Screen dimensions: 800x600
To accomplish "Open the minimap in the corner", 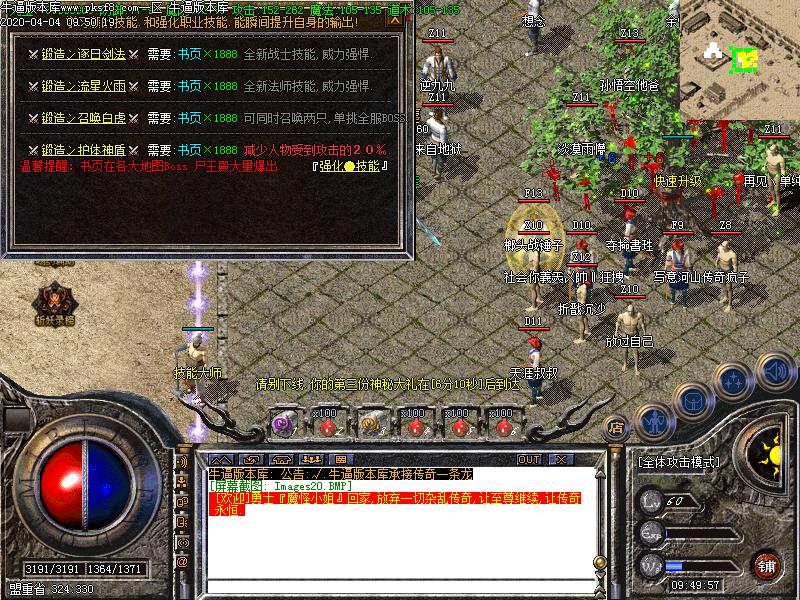I will coord(739,58).
